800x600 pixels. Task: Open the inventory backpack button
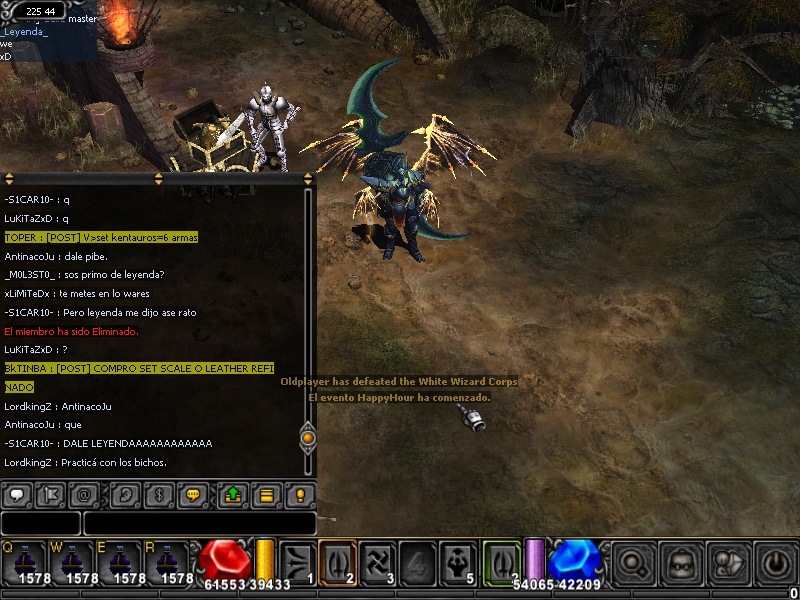[681, 561]
